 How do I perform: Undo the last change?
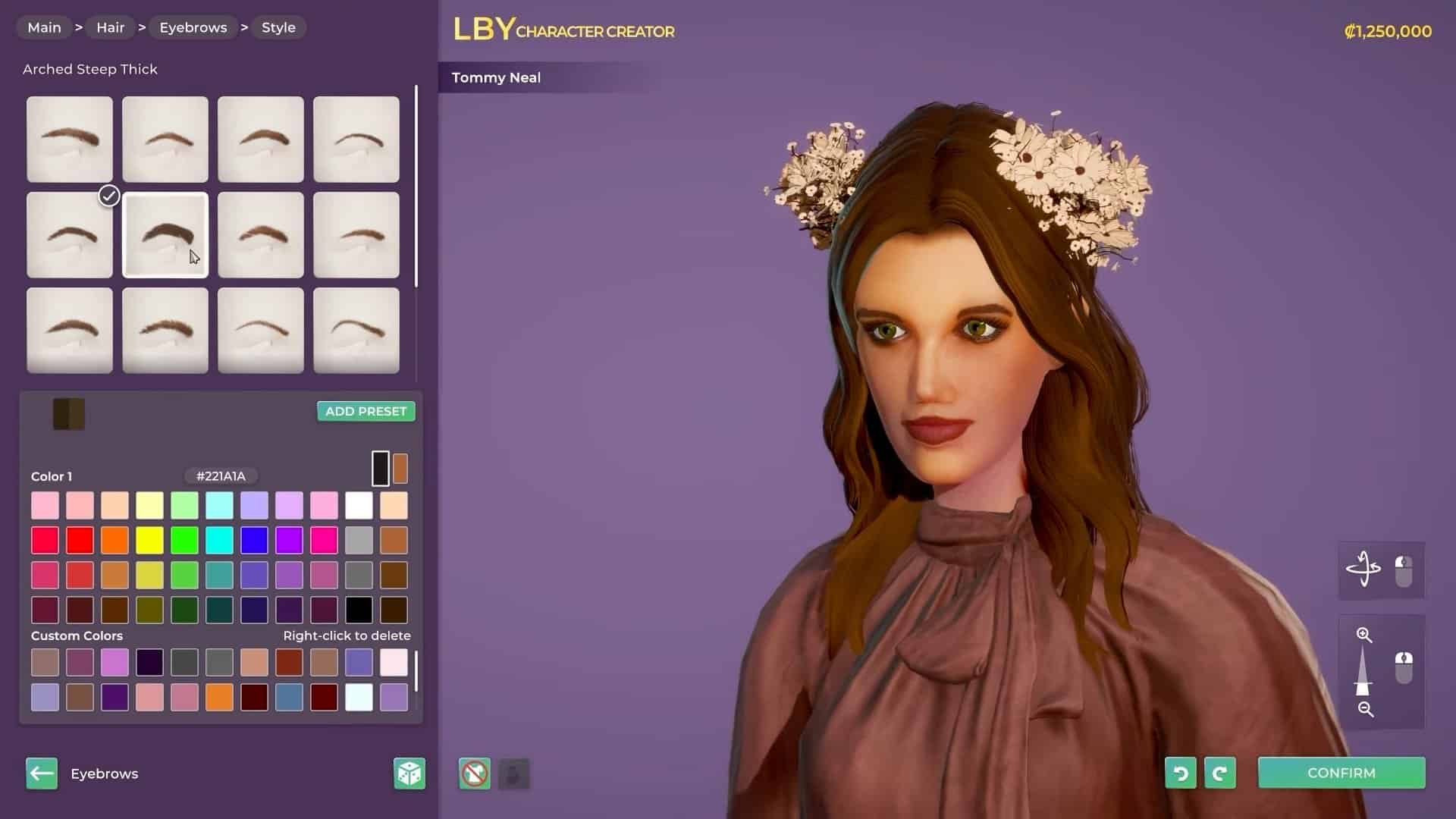tap(1180, 773)
